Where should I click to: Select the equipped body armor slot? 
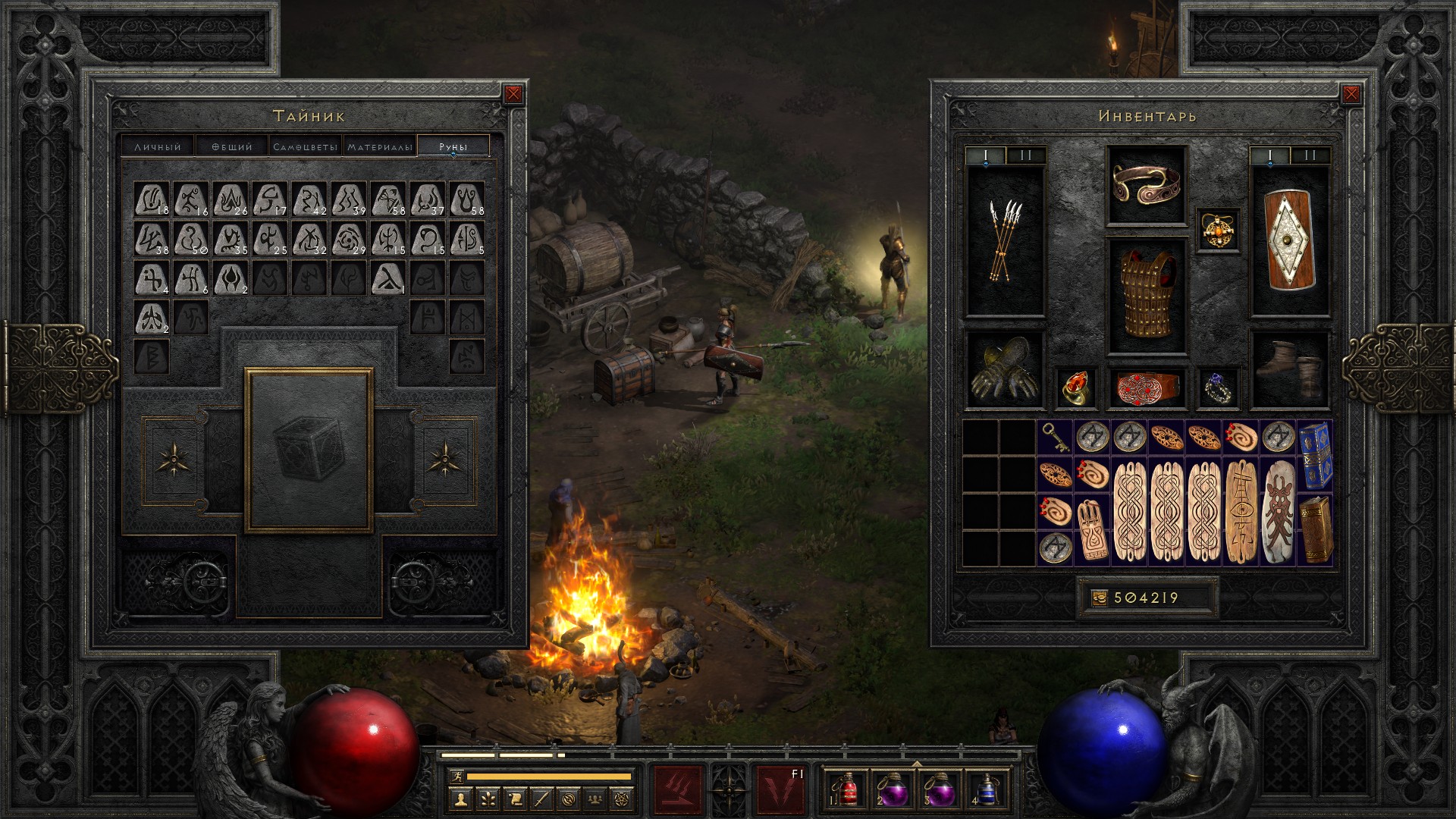point(1147,296)
